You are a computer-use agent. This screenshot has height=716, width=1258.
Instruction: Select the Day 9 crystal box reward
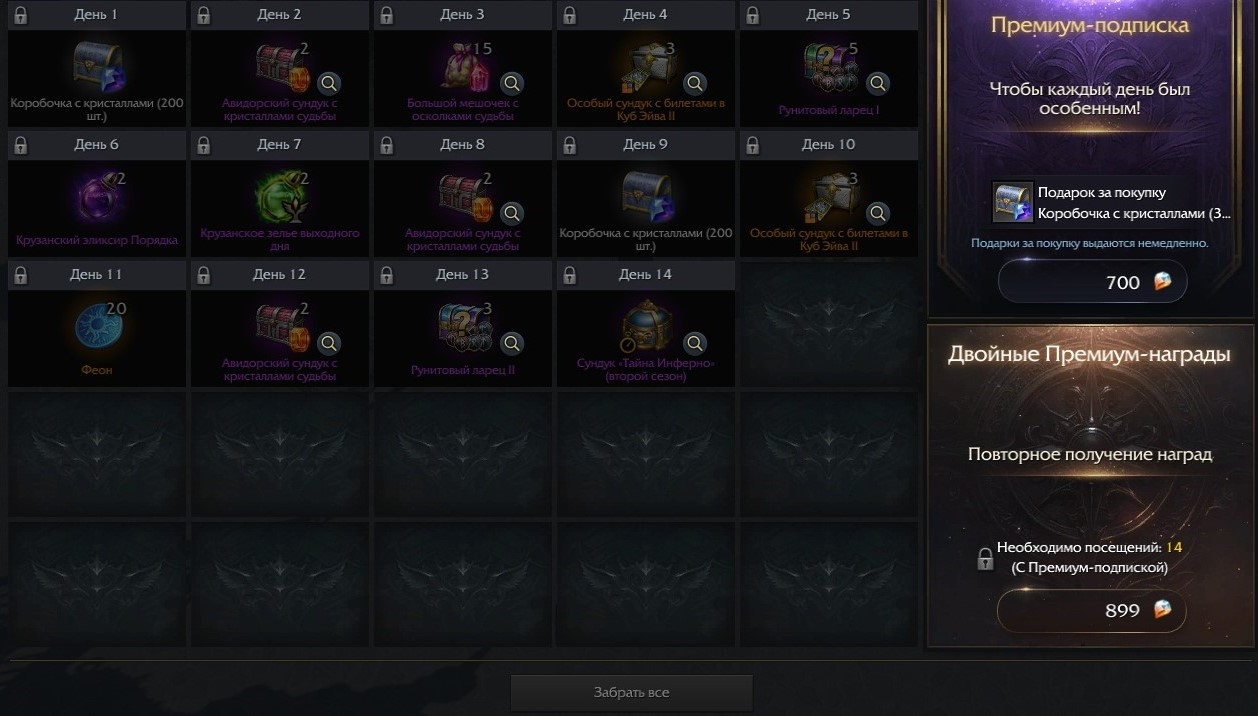click(x=646, y=197)
